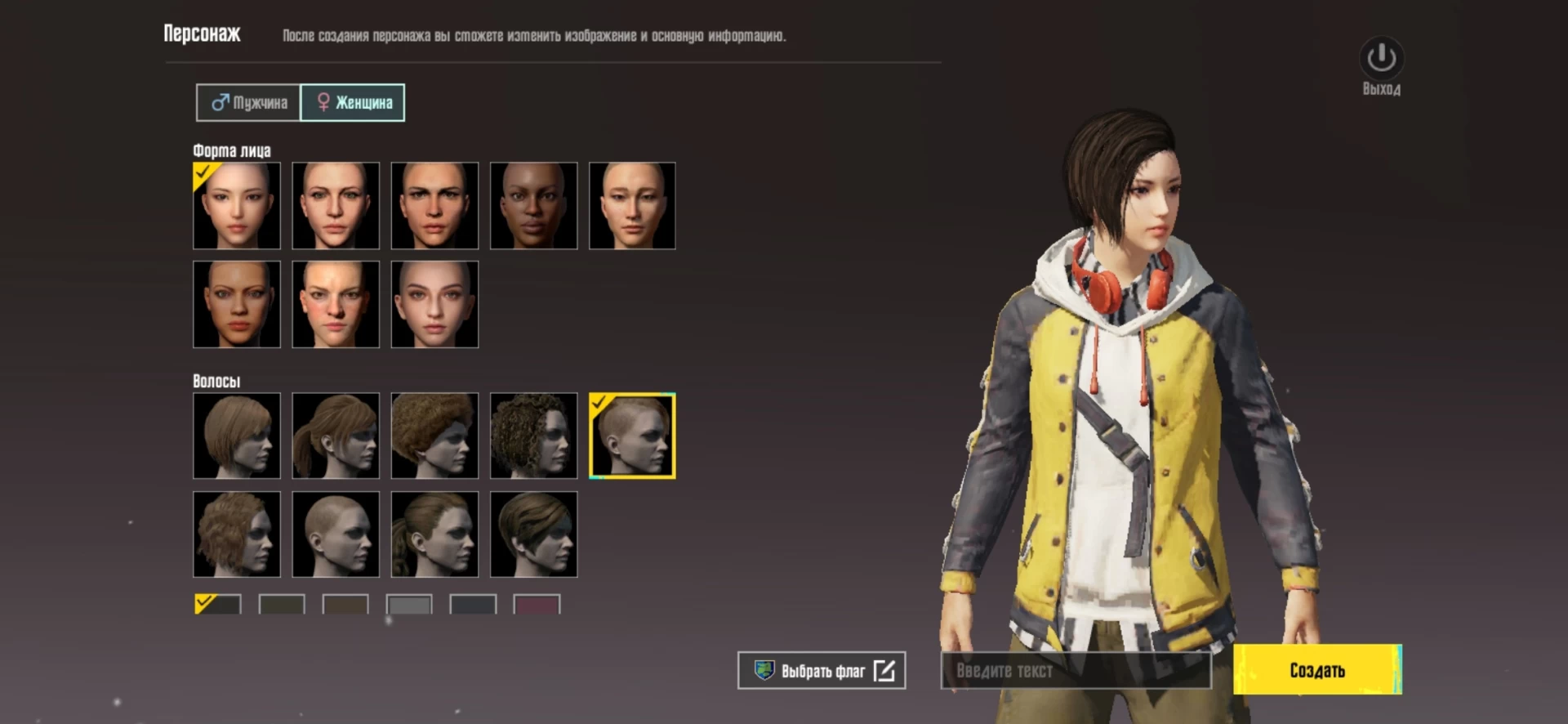Image resolution: width=1568 pixels, height=724 pixels.
Task: Select the highlighted buzz cut hairstyle
Action: (632, 436)
